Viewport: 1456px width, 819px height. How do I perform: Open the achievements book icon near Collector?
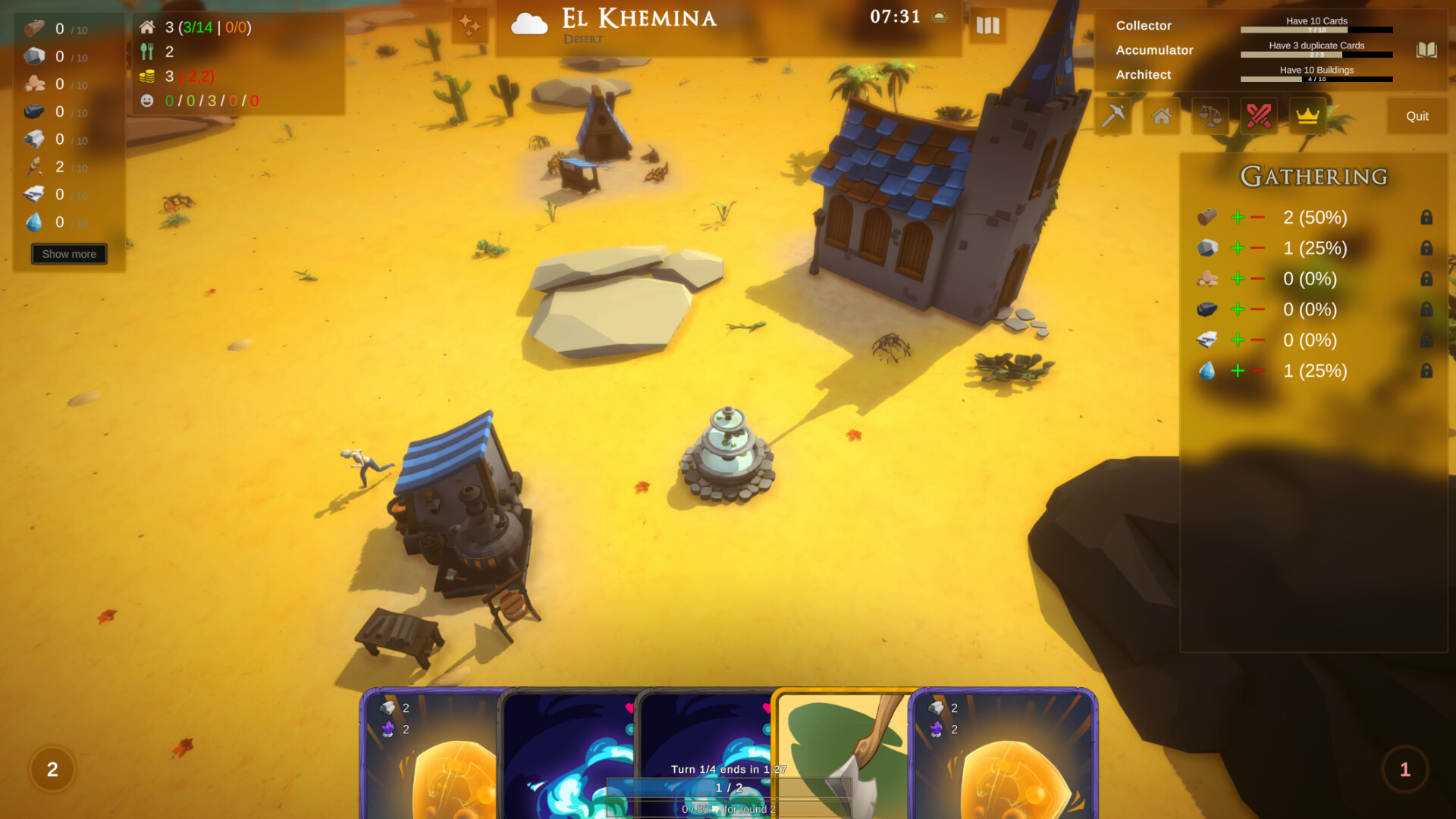click(x=1426, y=50)
